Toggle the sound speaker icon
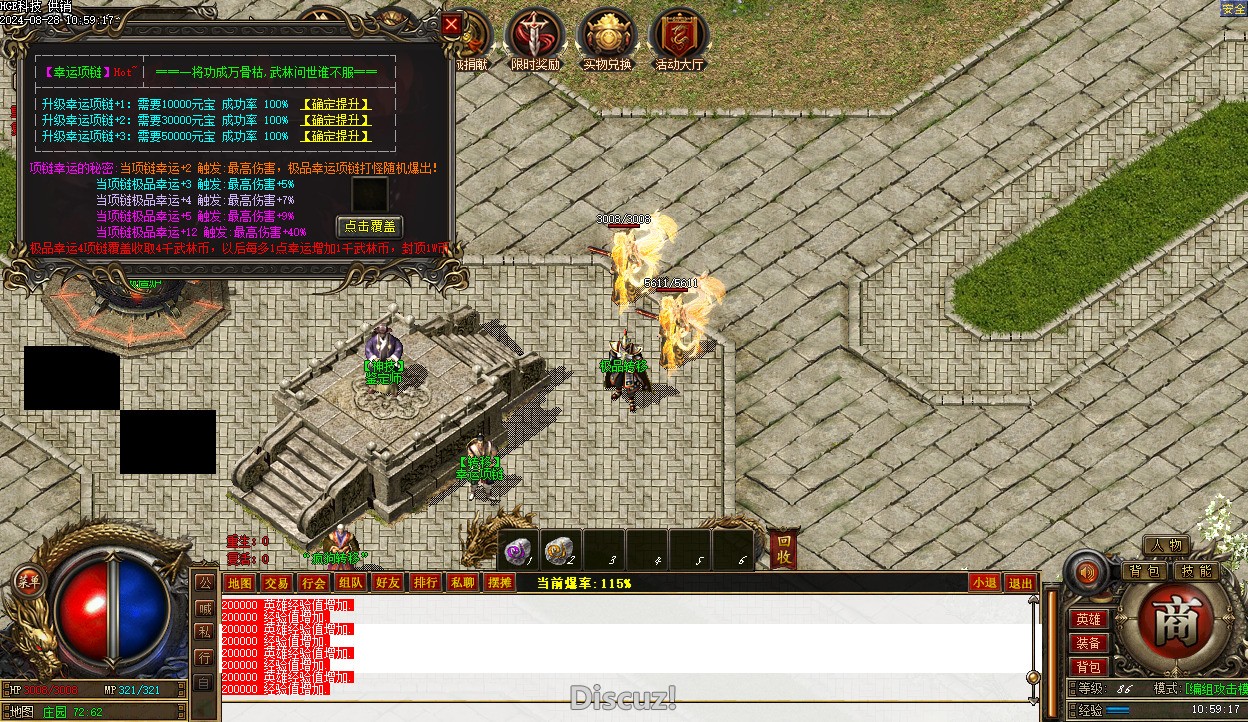Image resolution: width=1248 pixels, height=722 pixels. tap(1088, 573)
